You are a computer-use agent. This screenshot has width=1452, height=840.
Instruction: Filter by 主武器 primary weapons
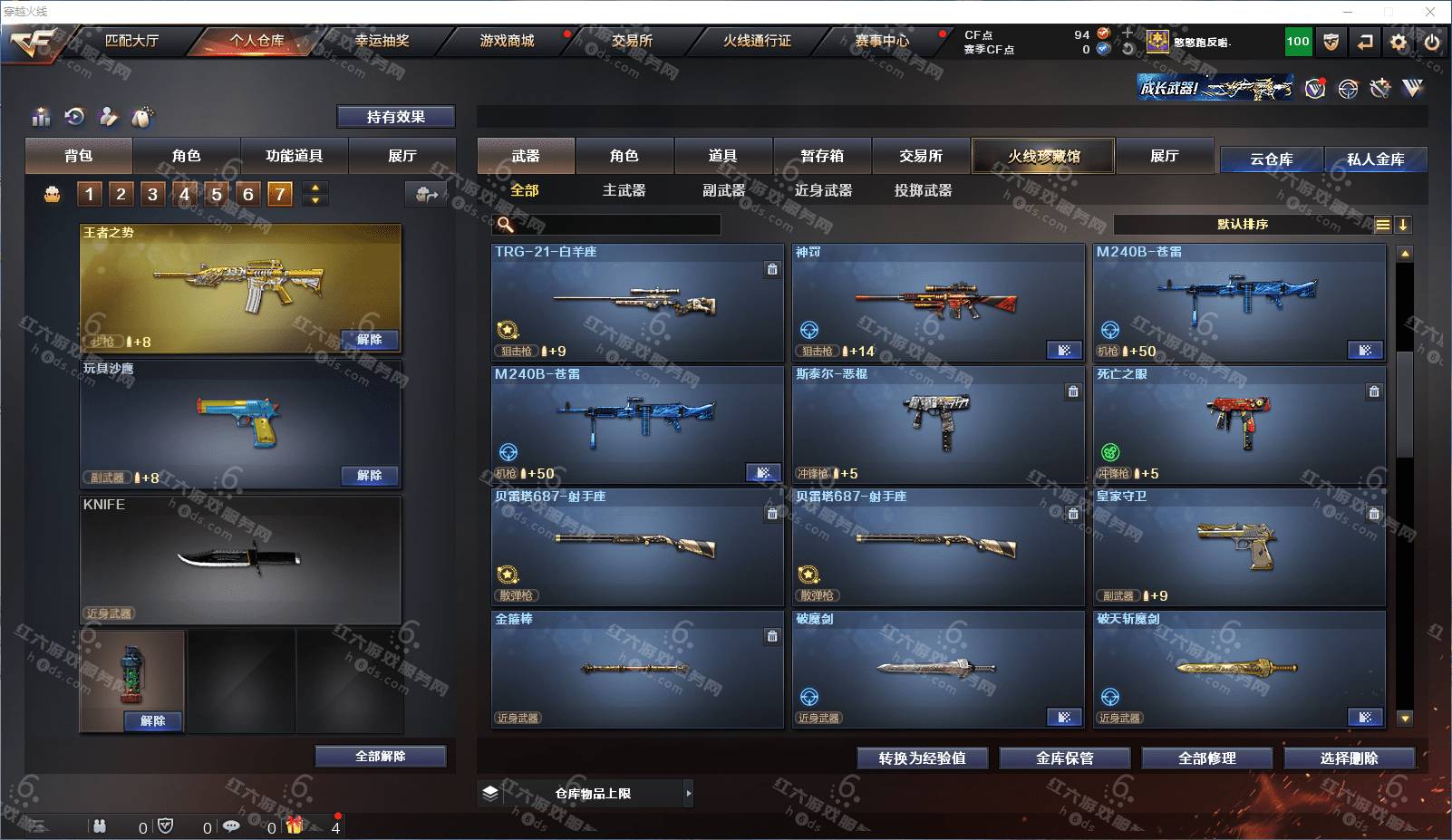[x=624, y=190]
